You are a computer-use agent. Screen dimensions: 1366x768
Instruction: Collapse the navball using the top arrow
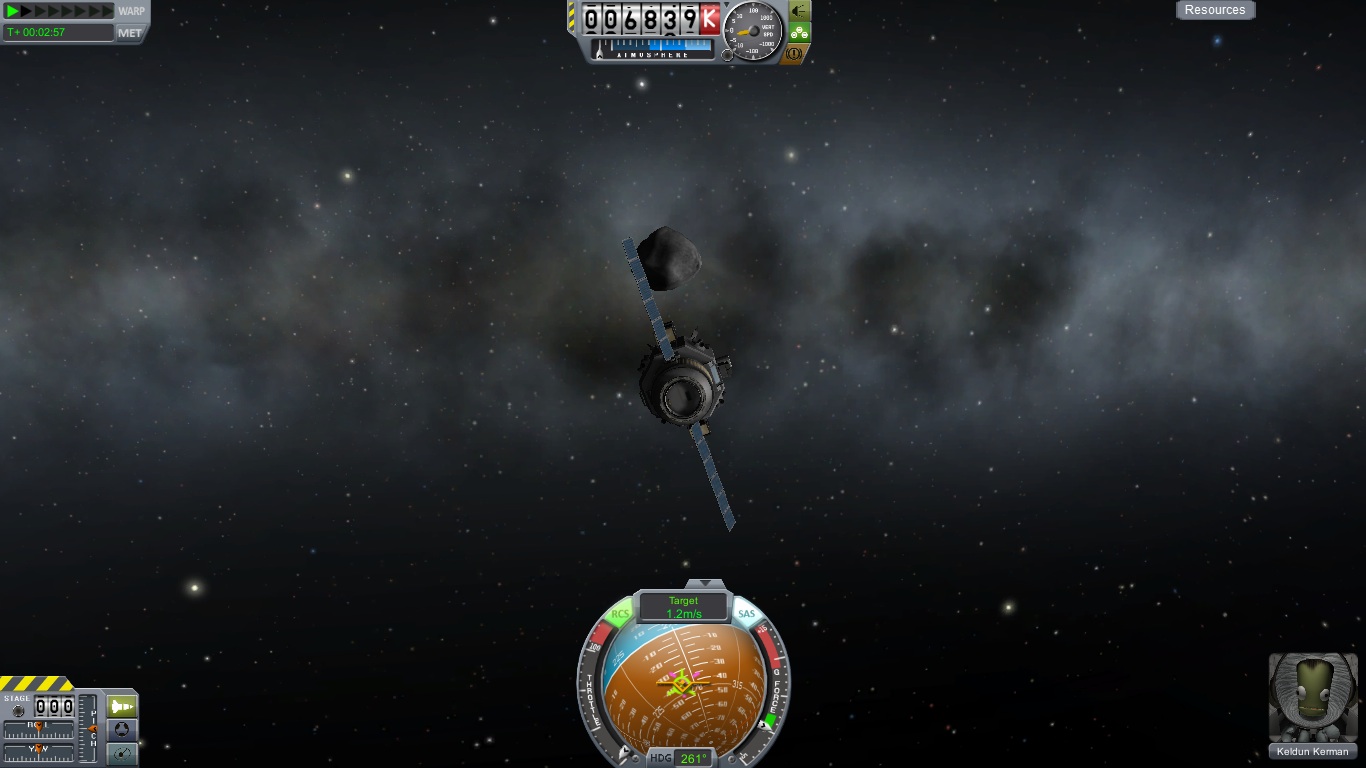(705, 583)
